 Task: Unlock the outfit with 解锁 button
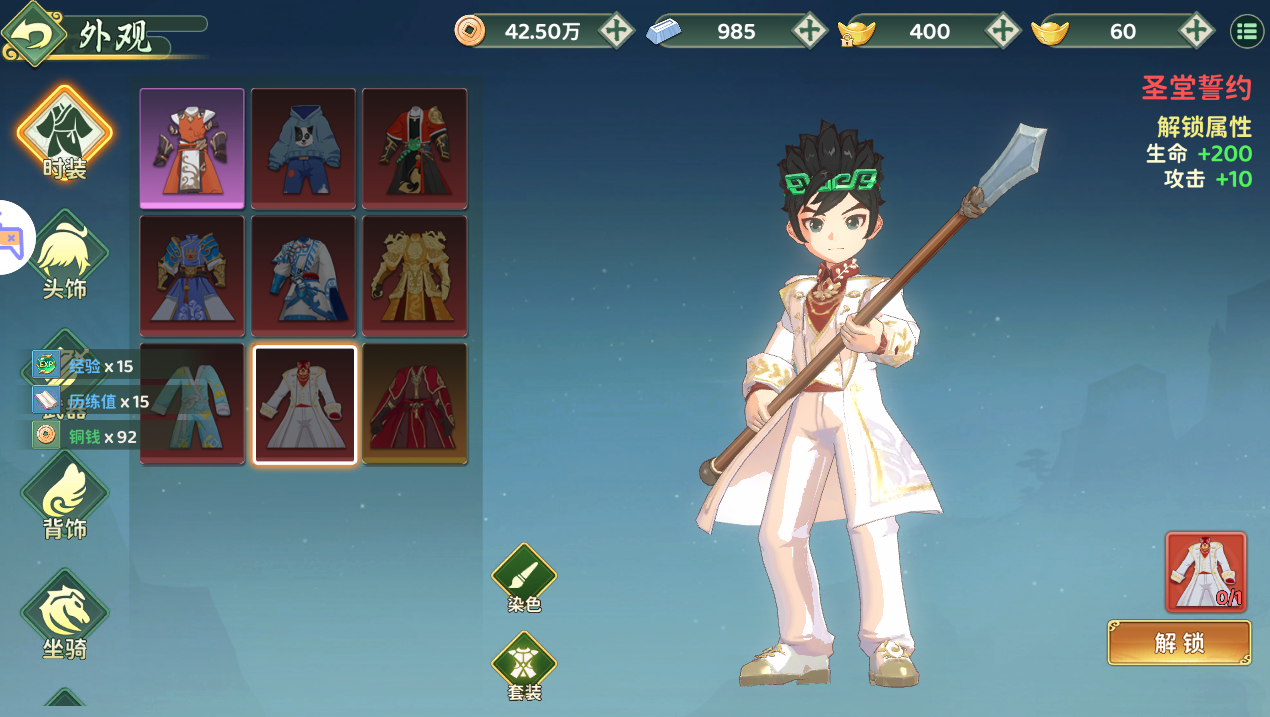pyautogui.click(x=1179, y=643)
